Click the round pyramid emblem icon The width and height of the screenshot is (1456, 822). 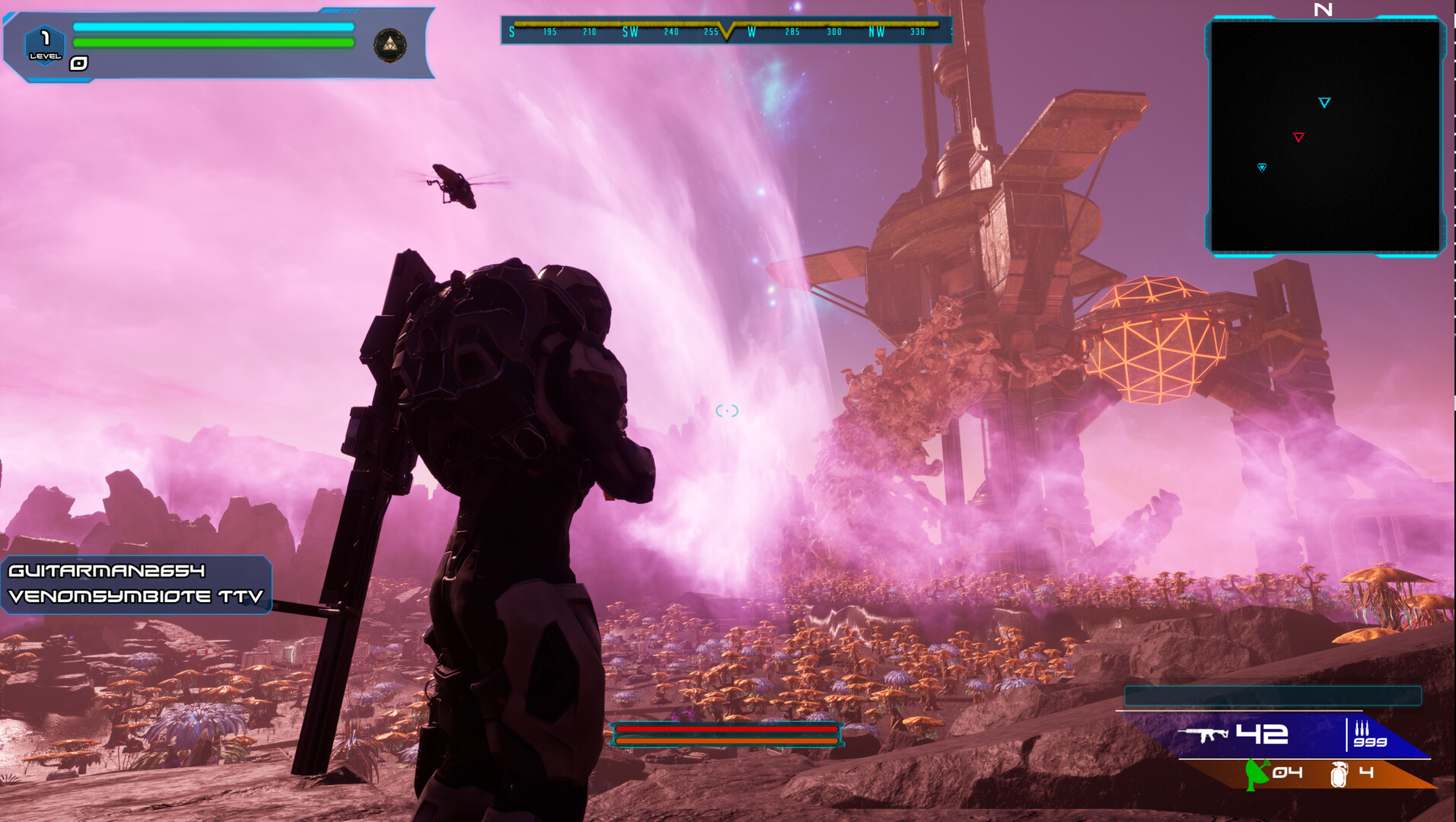tap(390, 46)
